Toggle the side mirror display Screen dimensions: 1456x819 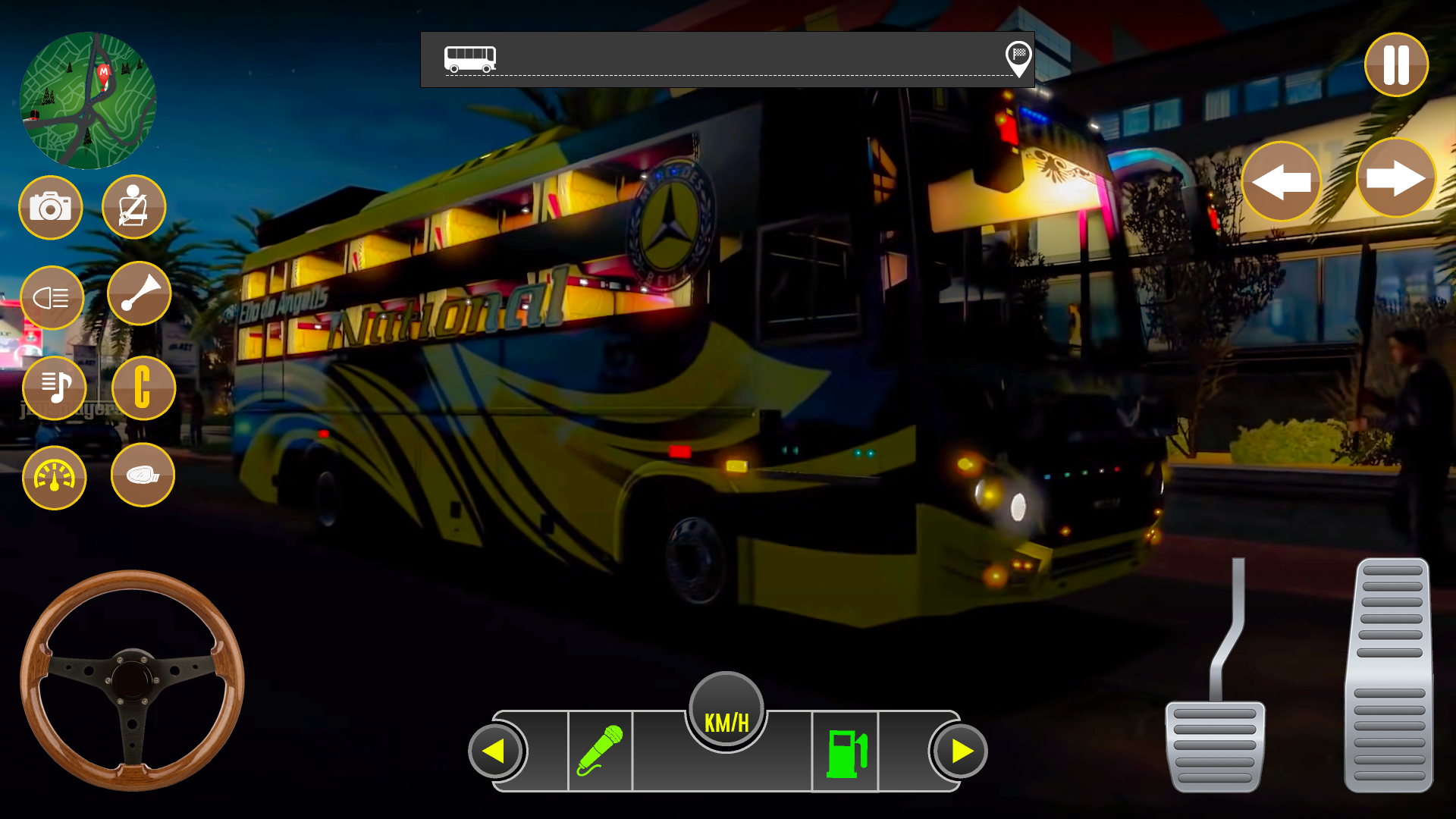click(143, 474)
